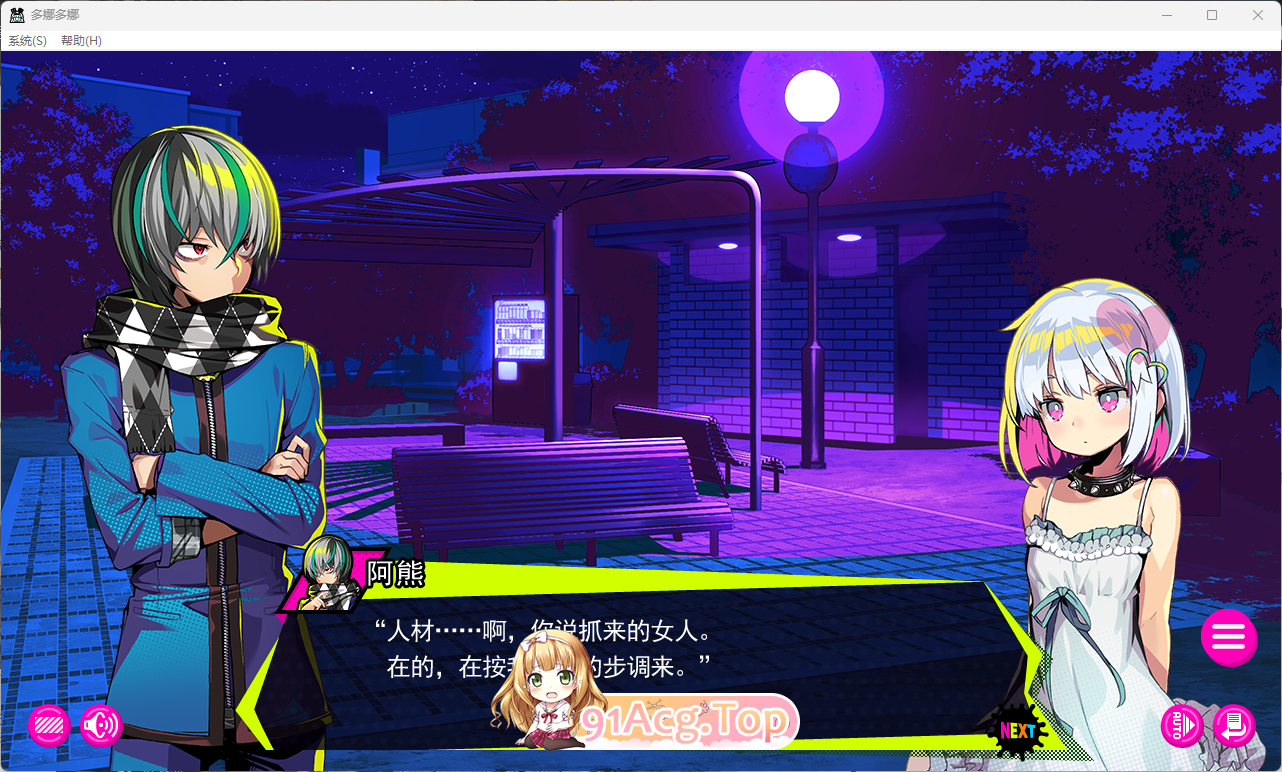The image size is (1282, 772).
Task: Toggle voice playback via the speaker button
Action: point(100,727)
